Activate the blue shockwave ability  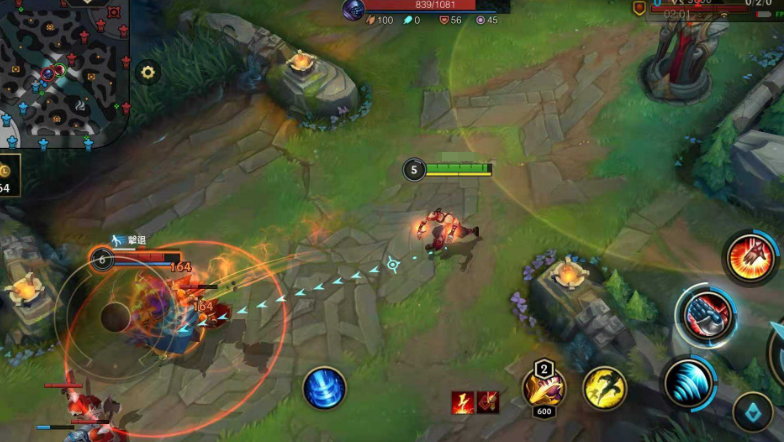click(688, 383)
